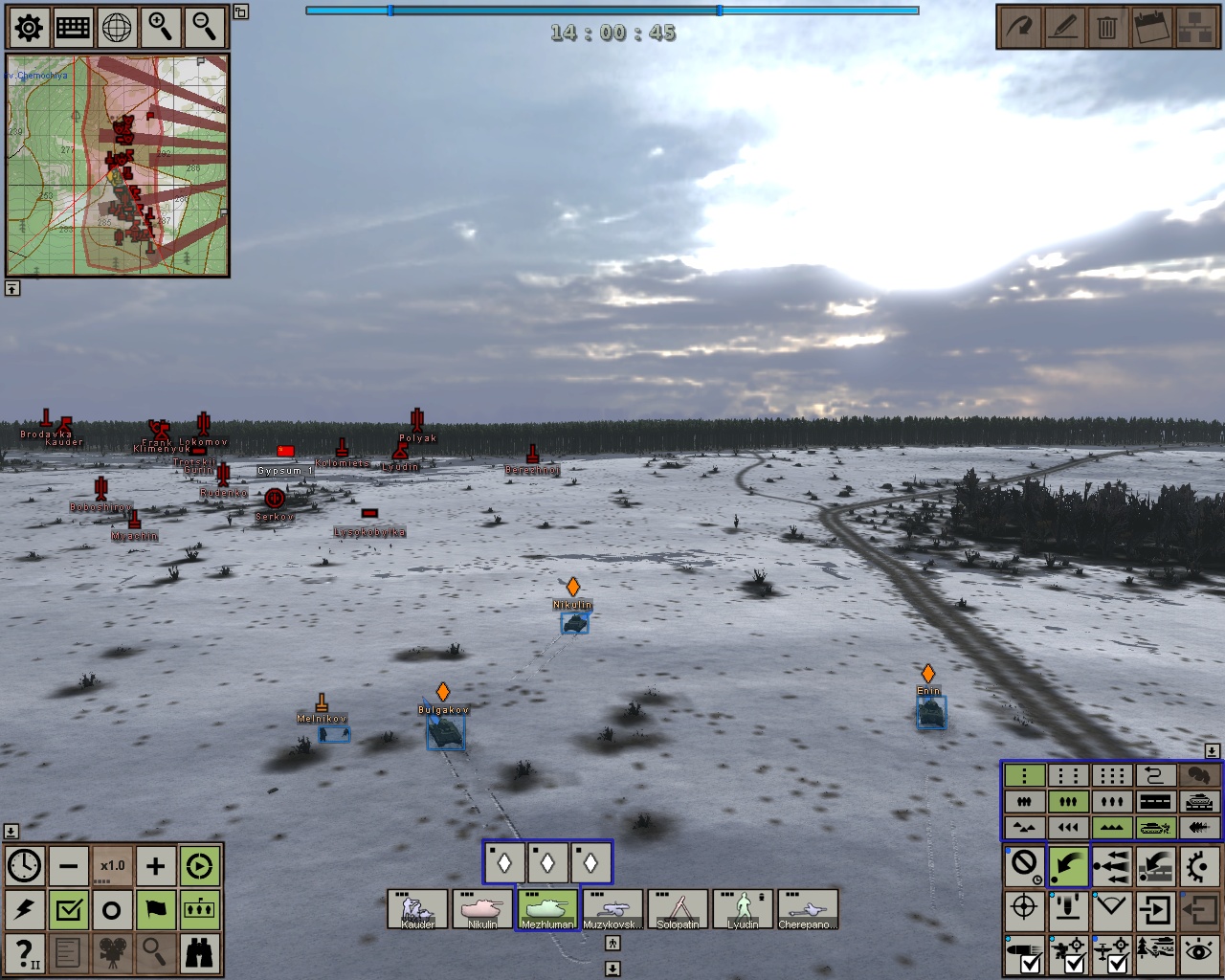Click the gear-shaped rotate order icon
This screenshot has width=1225, height=980.
(x=1200, y=865)
